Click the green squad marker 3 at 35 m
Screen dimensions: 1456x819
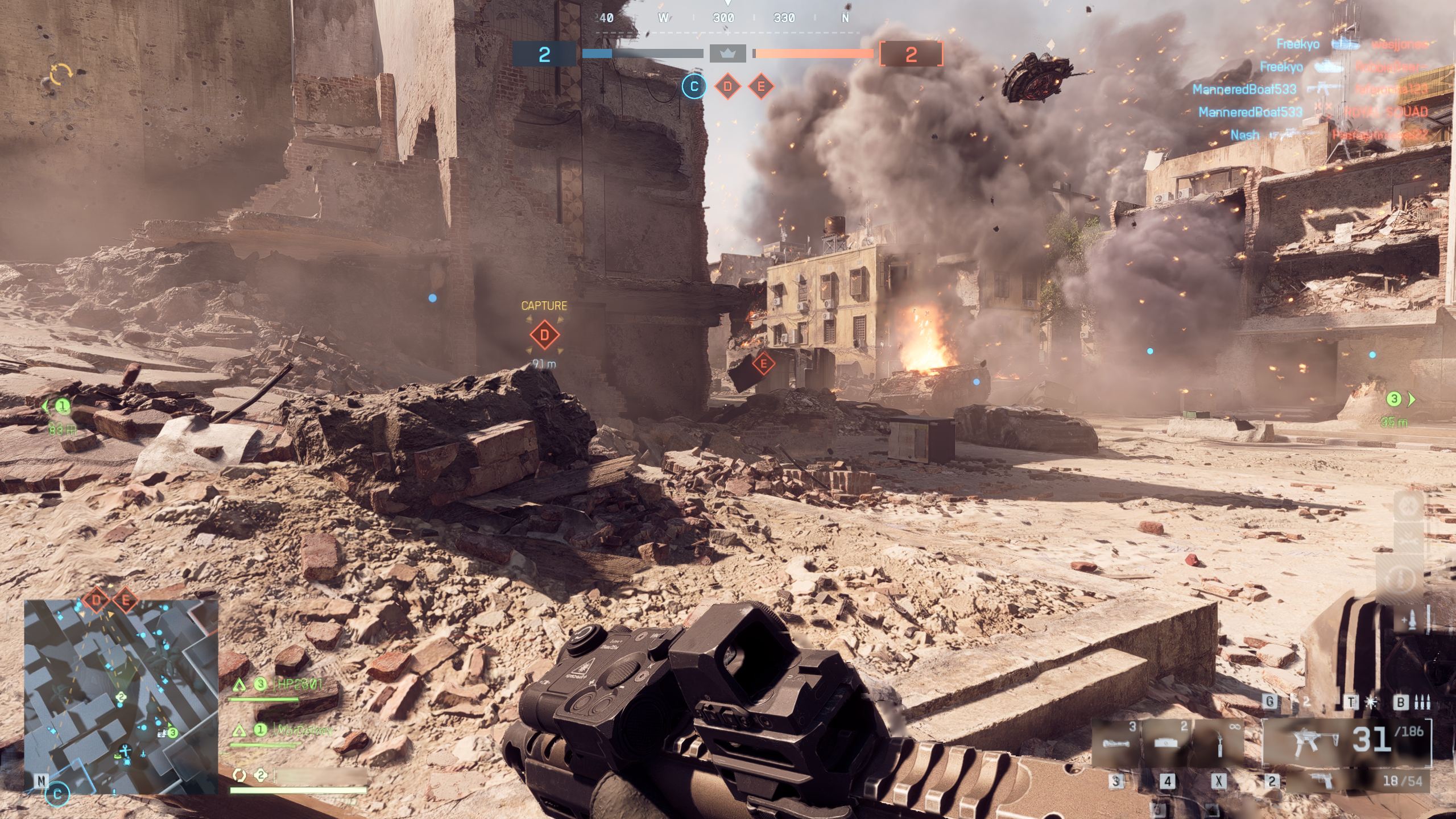coord(1395,399)
